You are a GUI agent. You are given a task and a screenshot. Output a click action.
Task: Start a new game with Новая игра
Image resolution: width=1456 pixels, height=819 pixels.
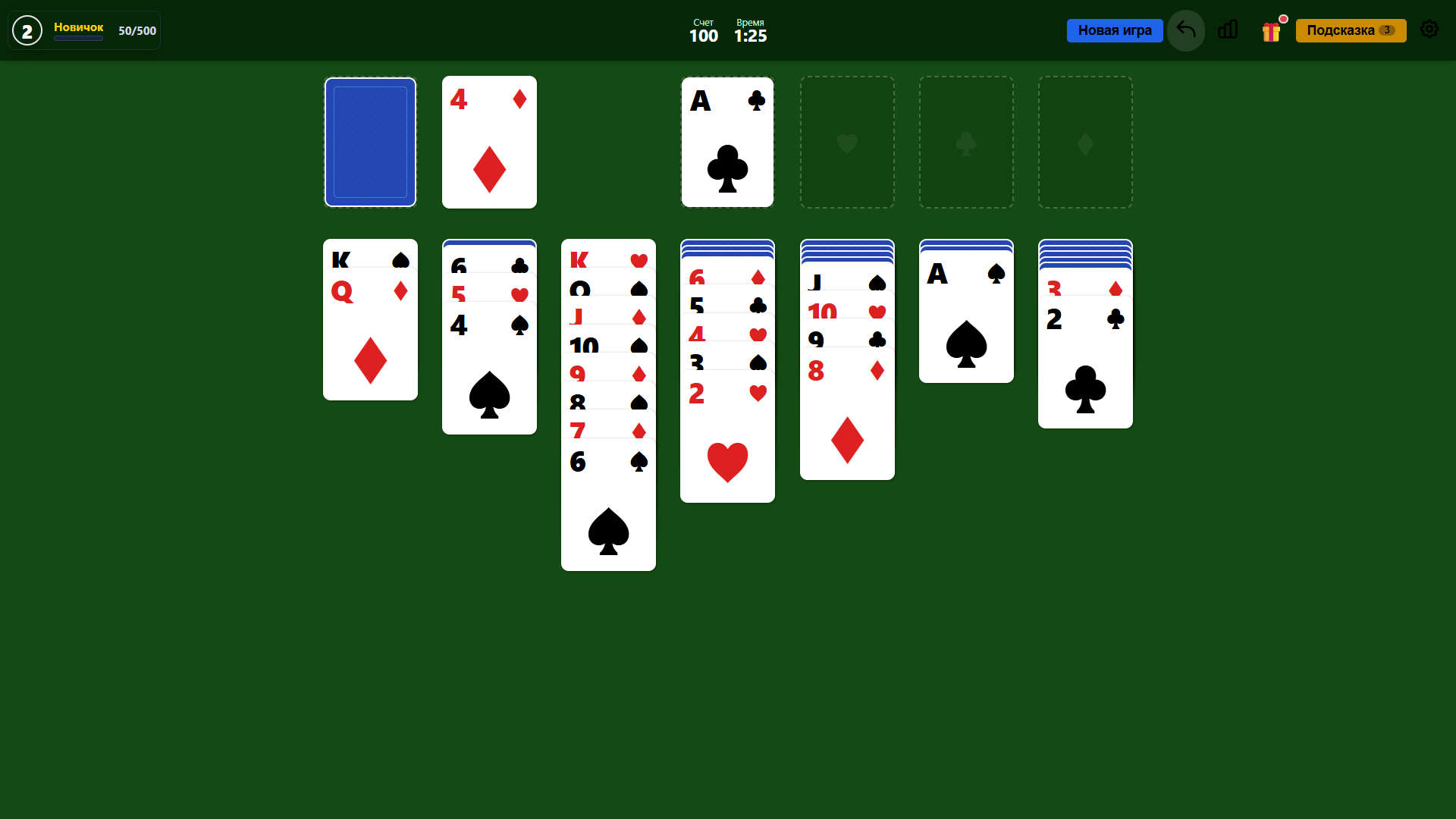click(1115, 30)
